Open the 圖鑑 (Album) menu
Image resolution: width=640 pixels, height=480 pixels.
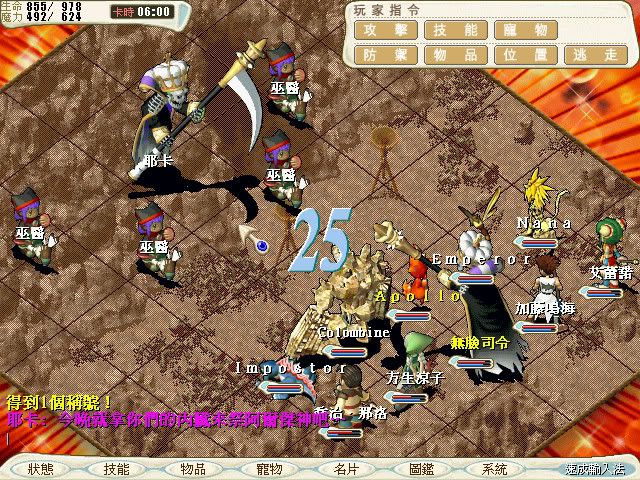[x=421, y=469]
